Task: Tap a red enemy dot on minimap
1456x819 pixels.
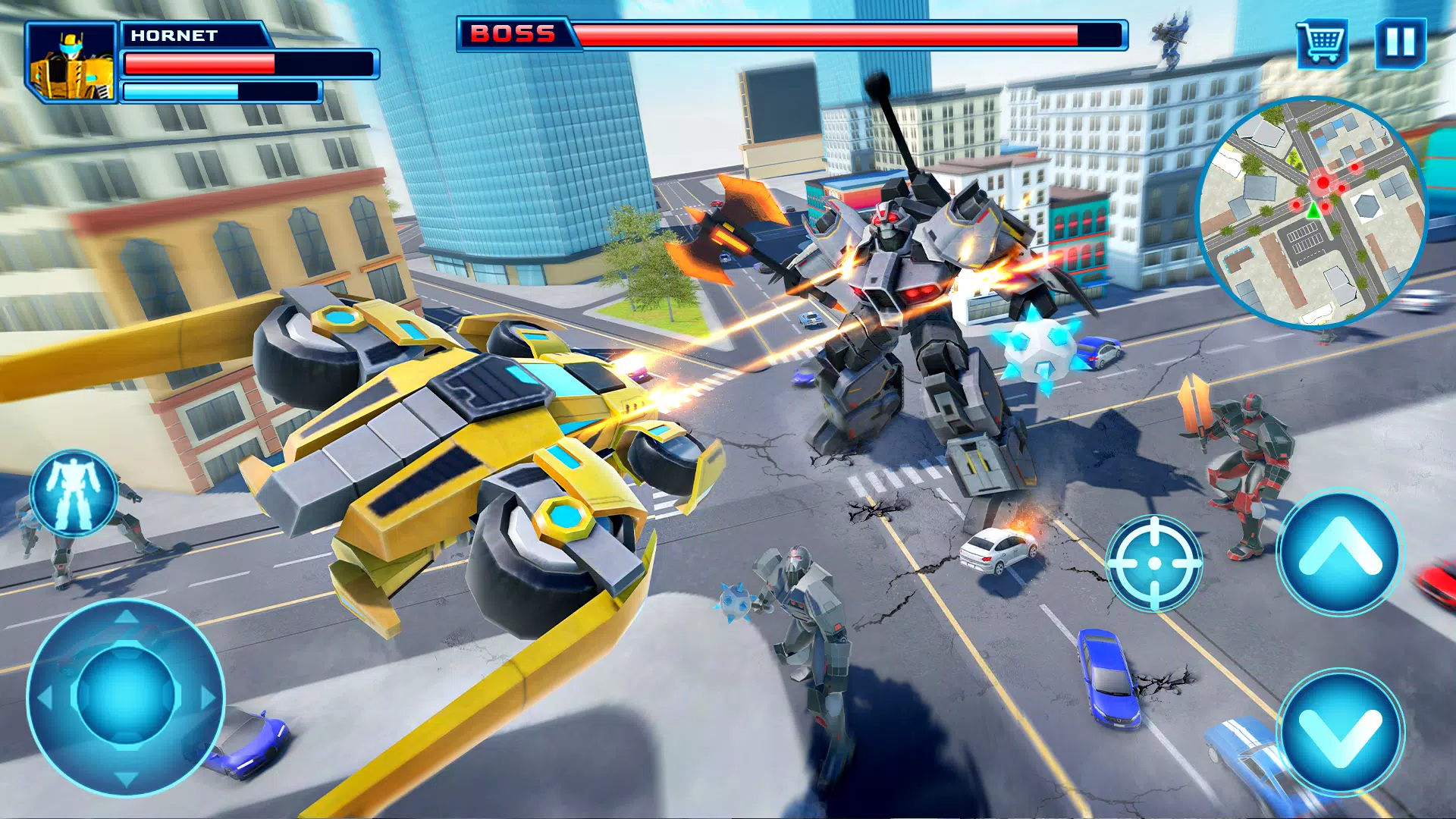Action: [1322, 180]
